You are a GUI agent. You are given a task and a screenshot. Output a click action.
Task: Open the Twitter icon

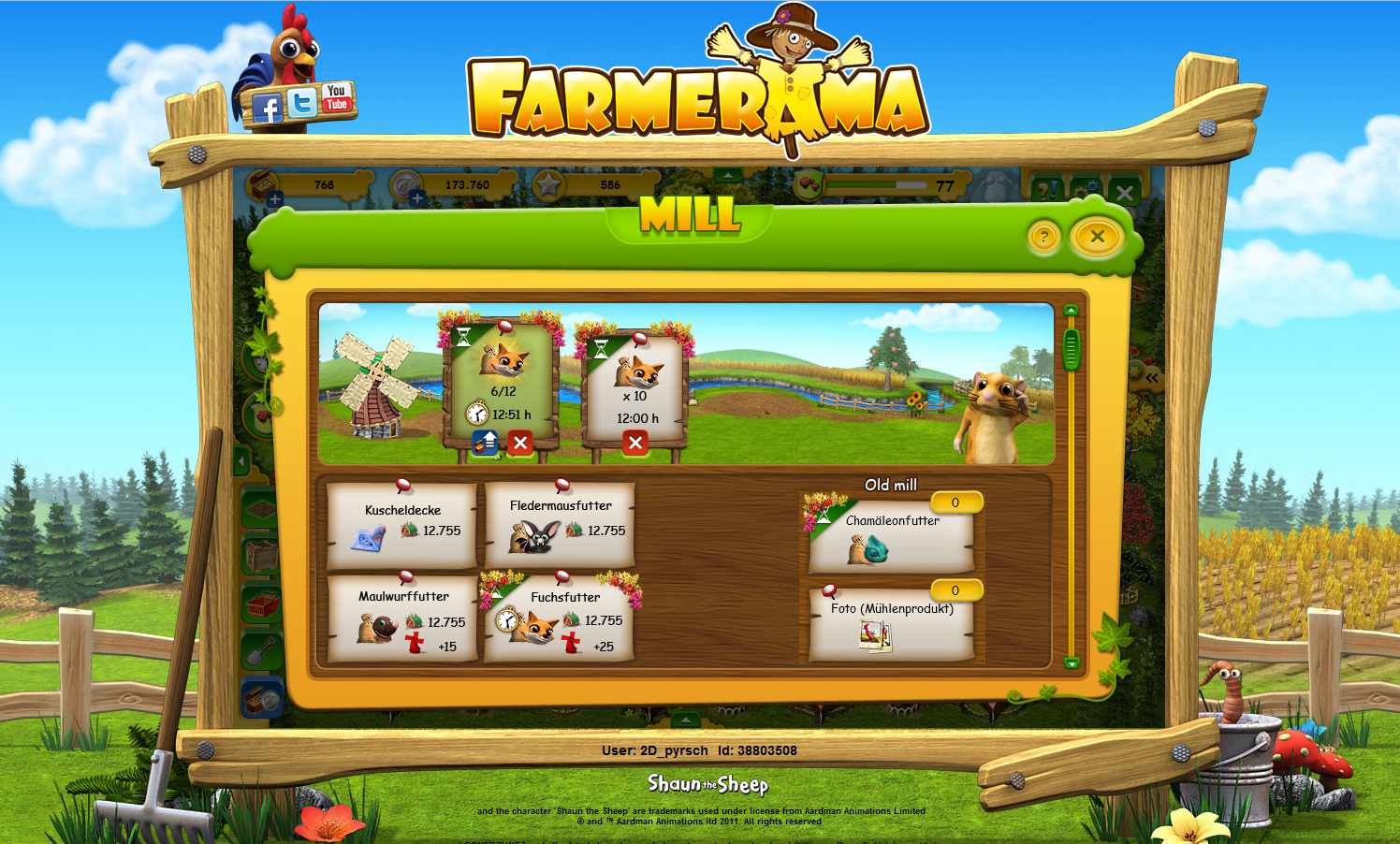[302, 103]
